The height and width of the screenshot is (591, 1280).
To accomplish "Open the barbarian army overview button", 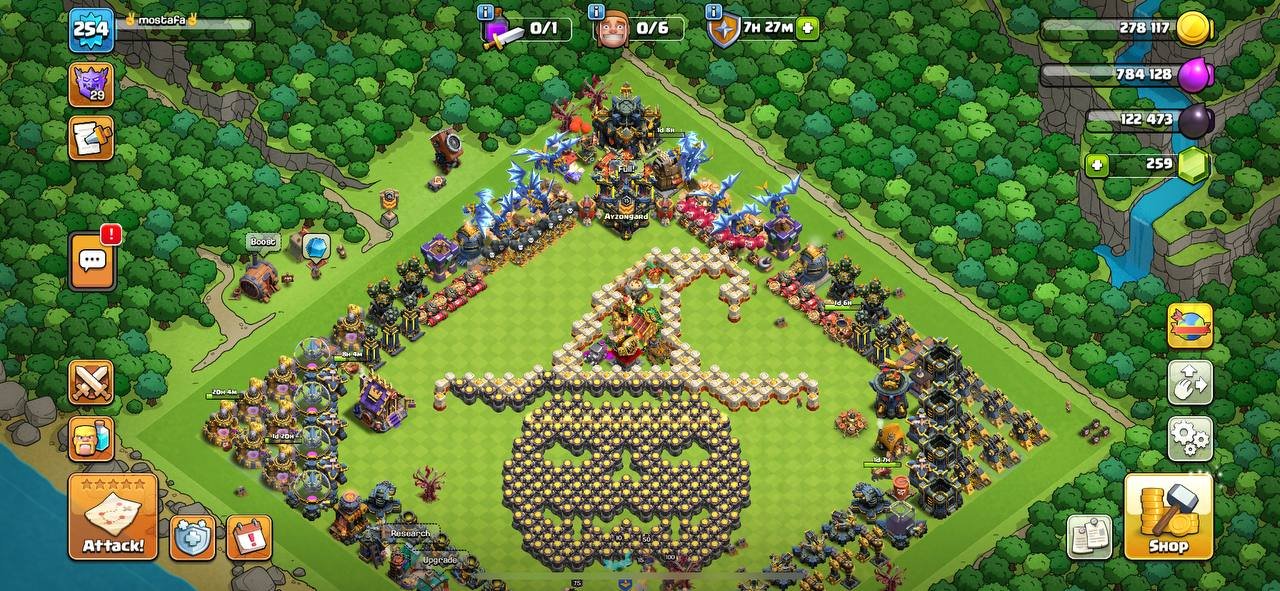I will pyautogui.click(x=91, y=438).
